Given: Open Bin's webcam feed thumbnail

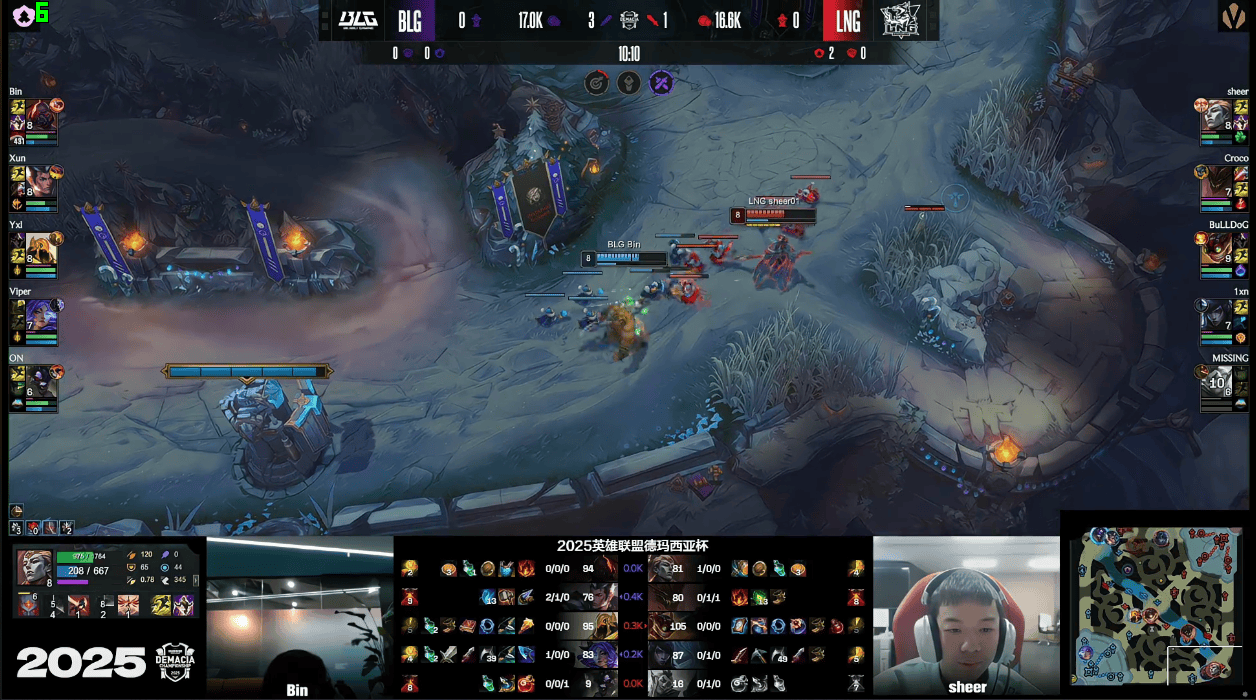Looking at the screenshot, I should [x=299, y=615].
